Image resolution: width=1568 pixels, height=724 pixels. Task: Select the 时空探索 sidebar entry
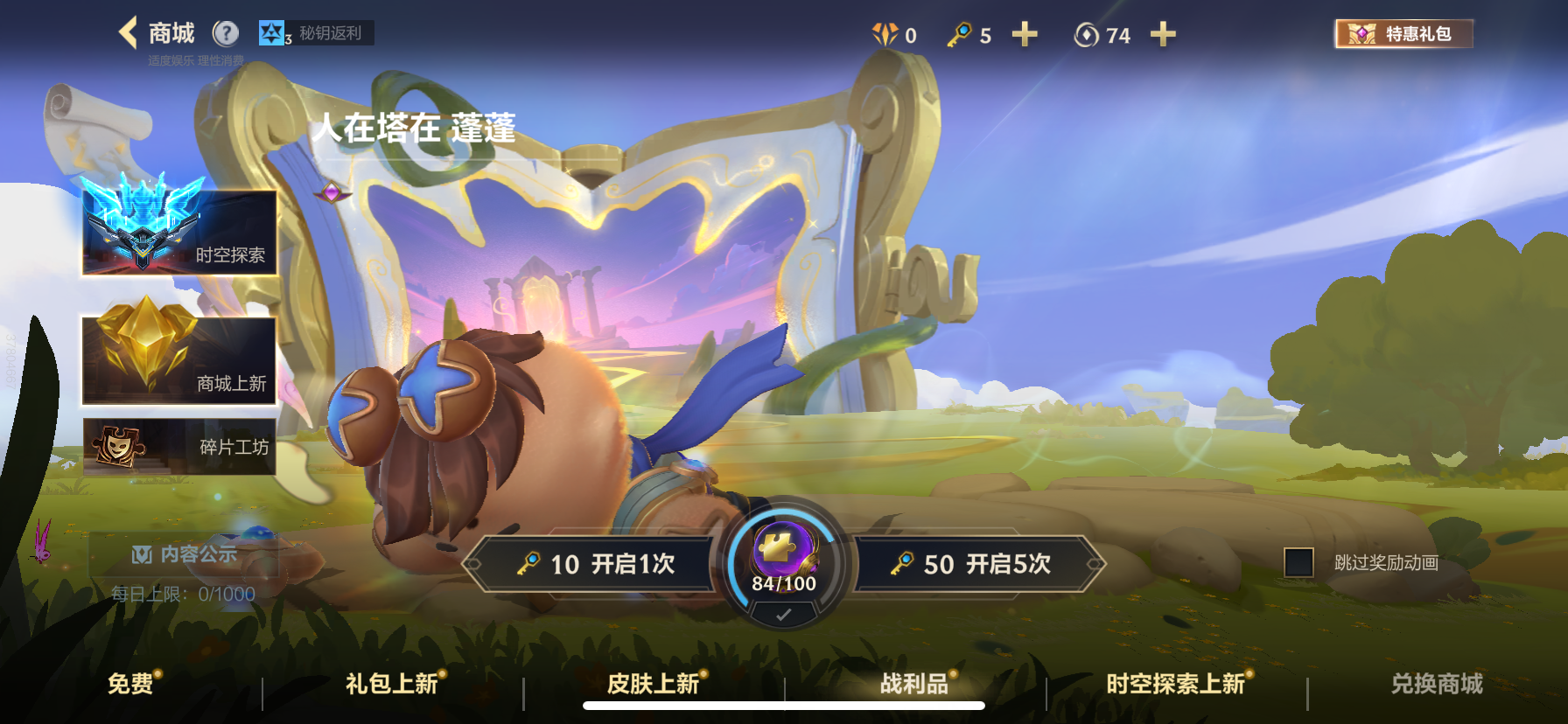[x=178, y=230]
